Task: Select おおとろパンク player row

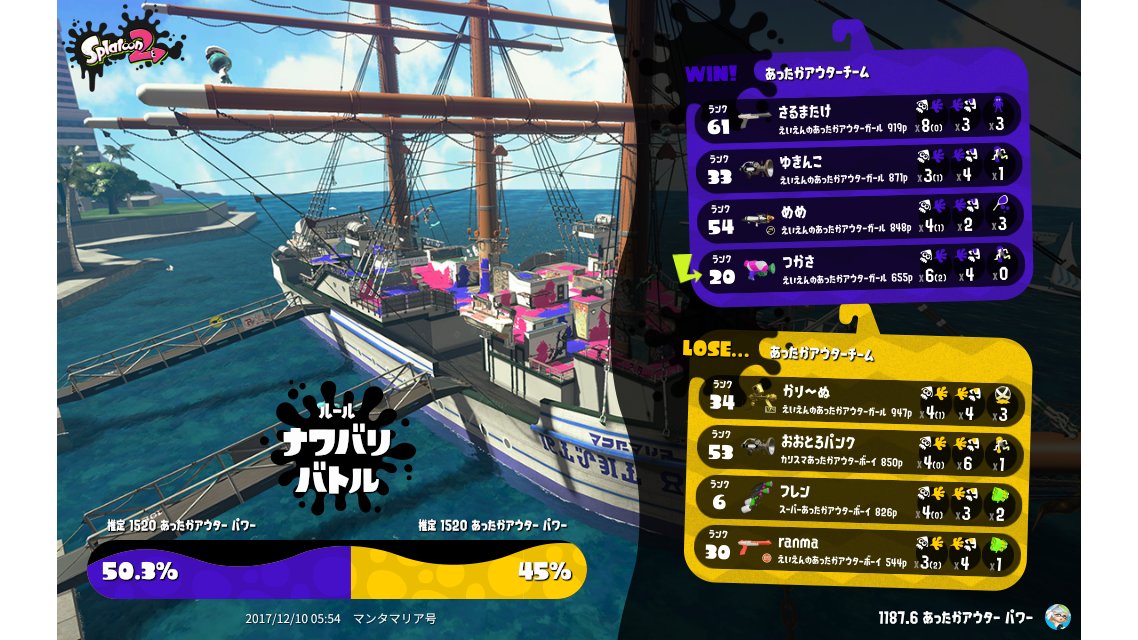Action: pyautogui.click(x=858, y=450)
